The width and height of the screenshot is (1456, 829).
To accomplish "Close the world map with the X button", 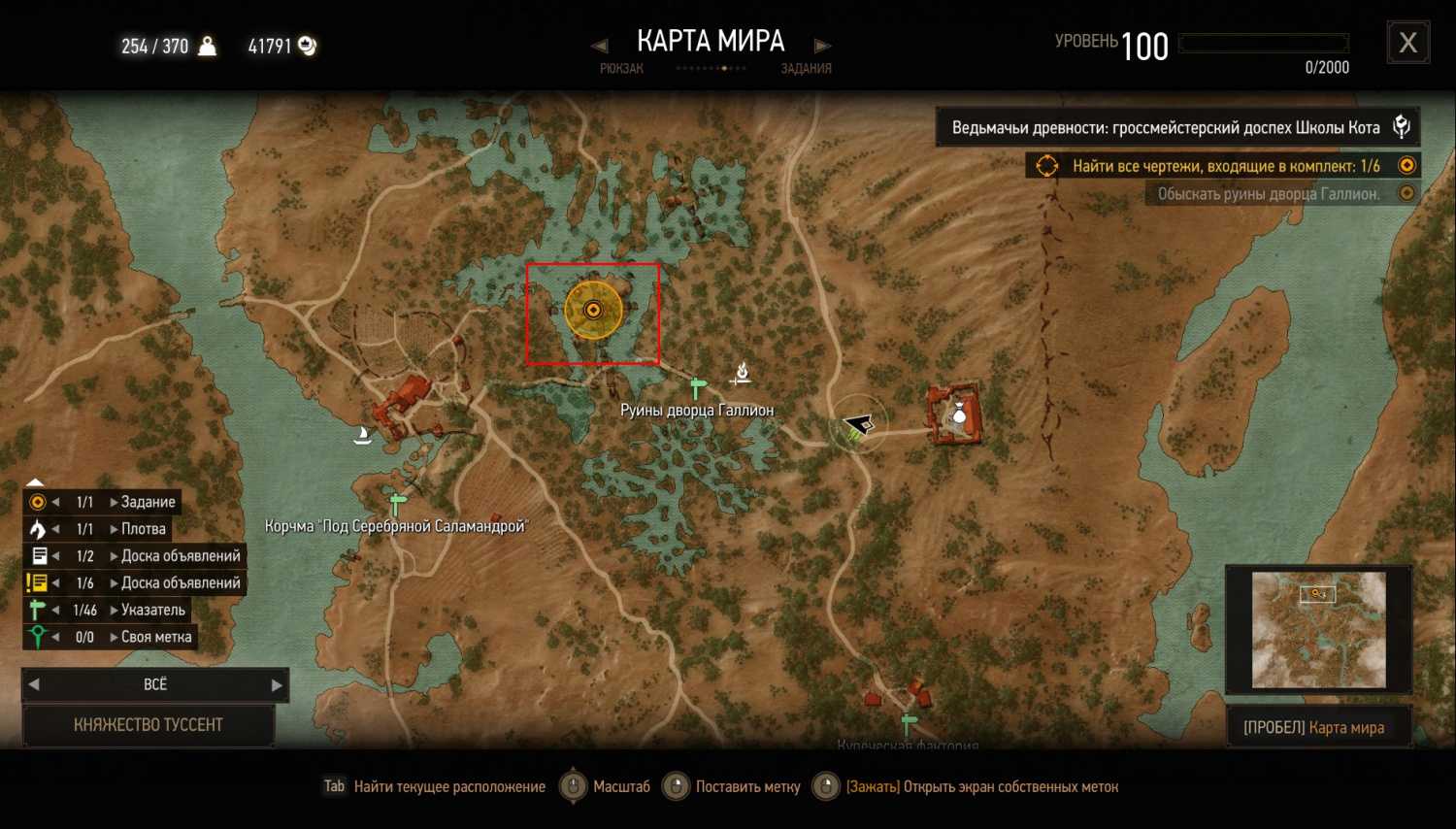I will [1407, 44].
